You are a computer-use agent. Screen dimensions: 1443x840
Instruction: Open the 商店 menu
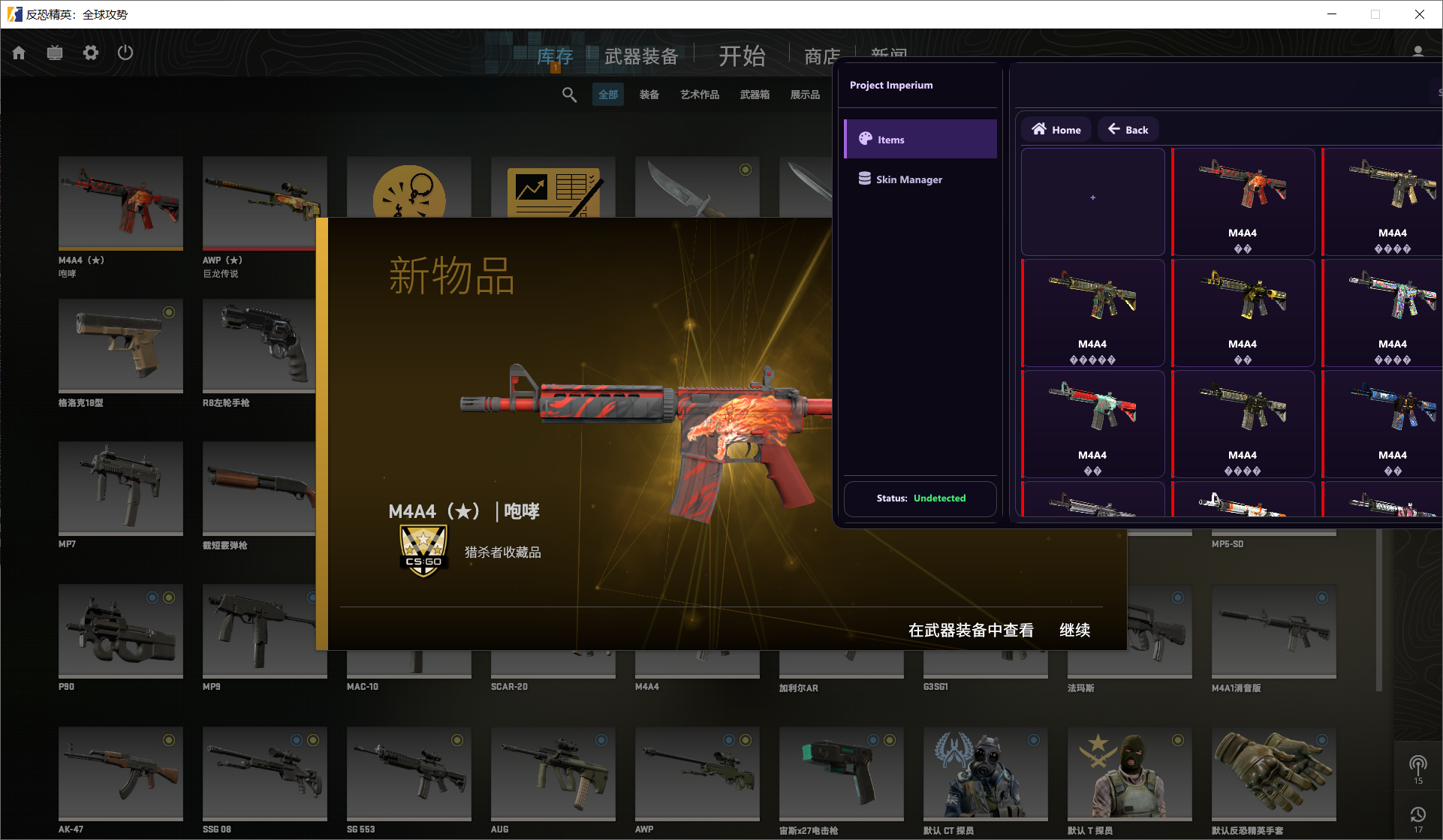click(x=821, y=56)
